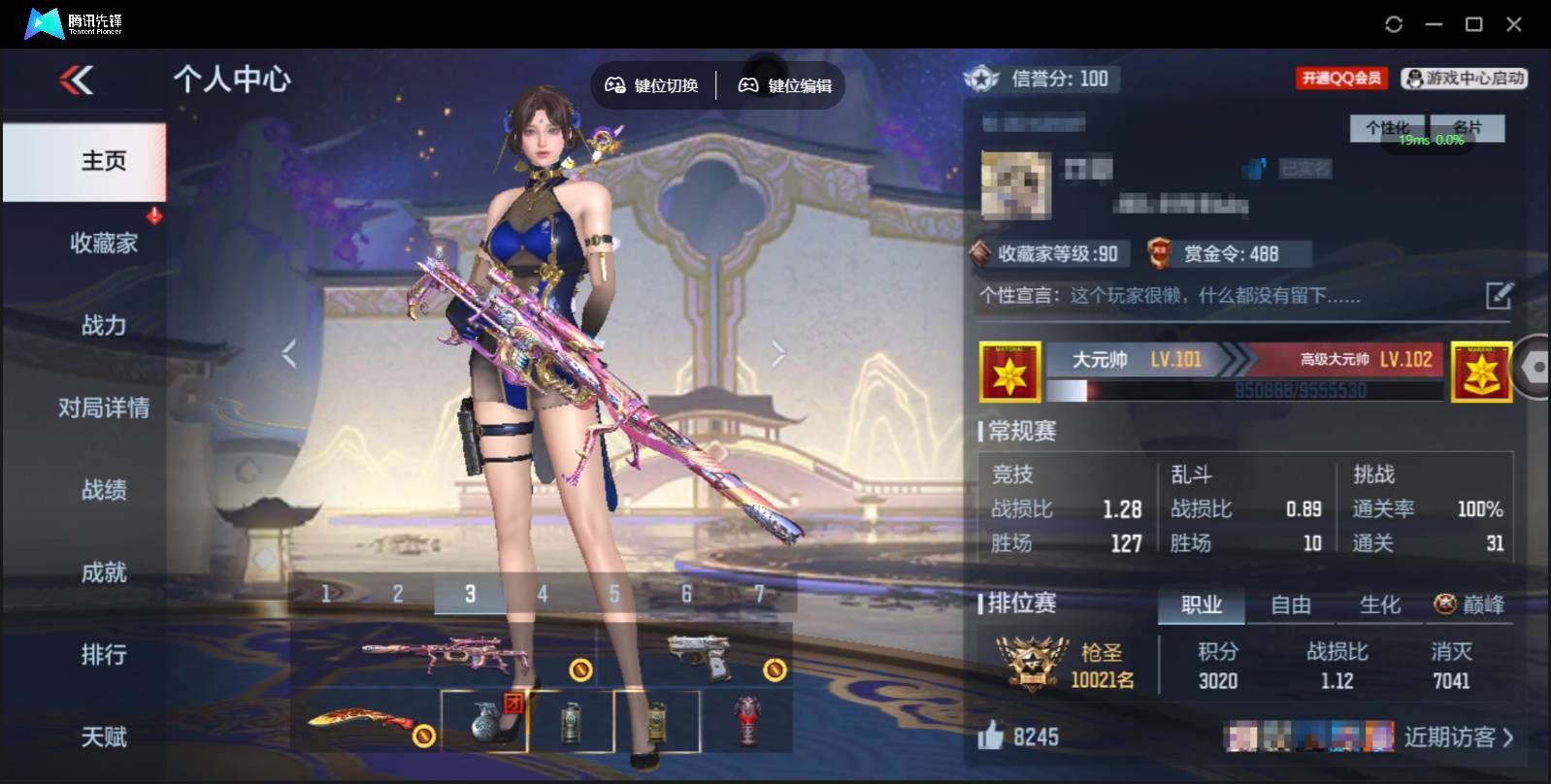Image resolution: width=1551 pixels, height=784 pixels.
Task: Select the 战力 sidebar entry
Action: (x=103, y=325)
